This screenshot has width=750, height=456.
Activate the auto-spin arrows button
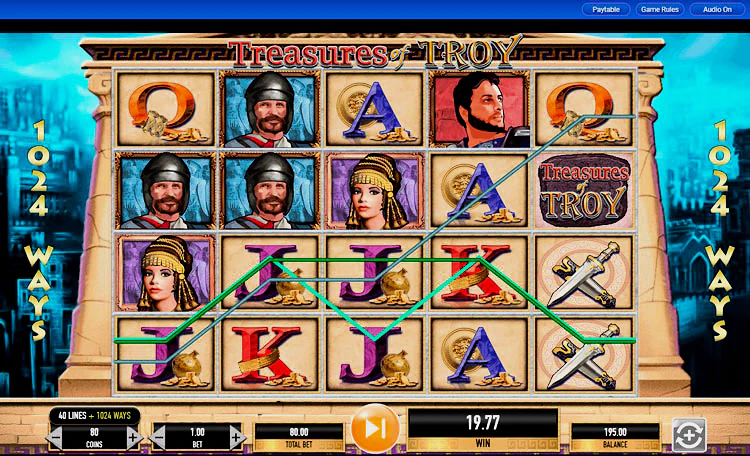tap(689, 434)
